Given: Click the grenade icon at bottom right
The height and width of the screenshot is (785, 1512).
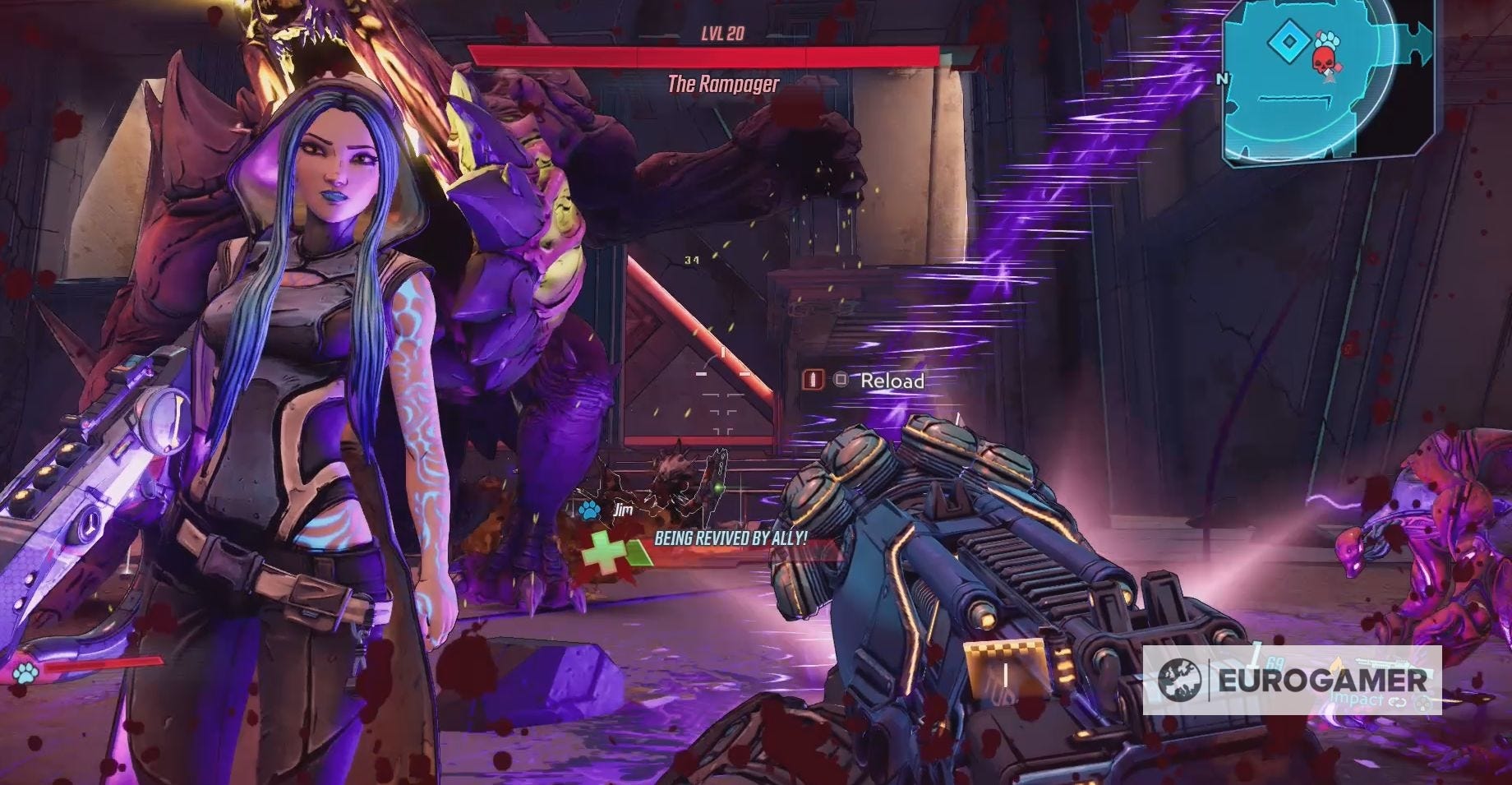Looking at the screenshot, I should tap(1422, 703).
